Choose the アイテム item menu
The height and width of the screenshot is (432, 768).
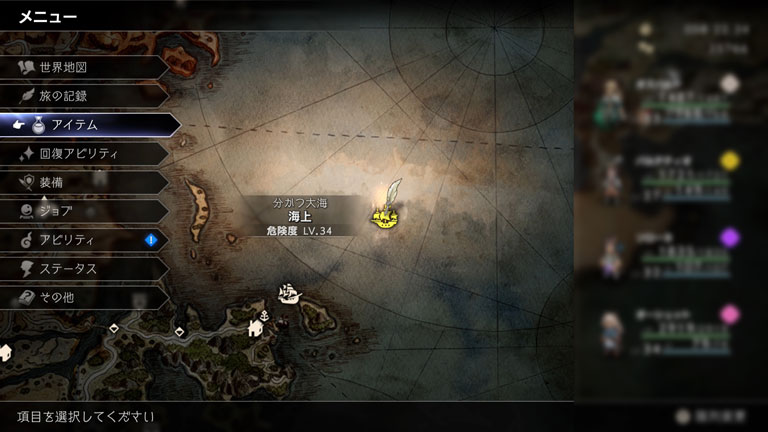88,125
